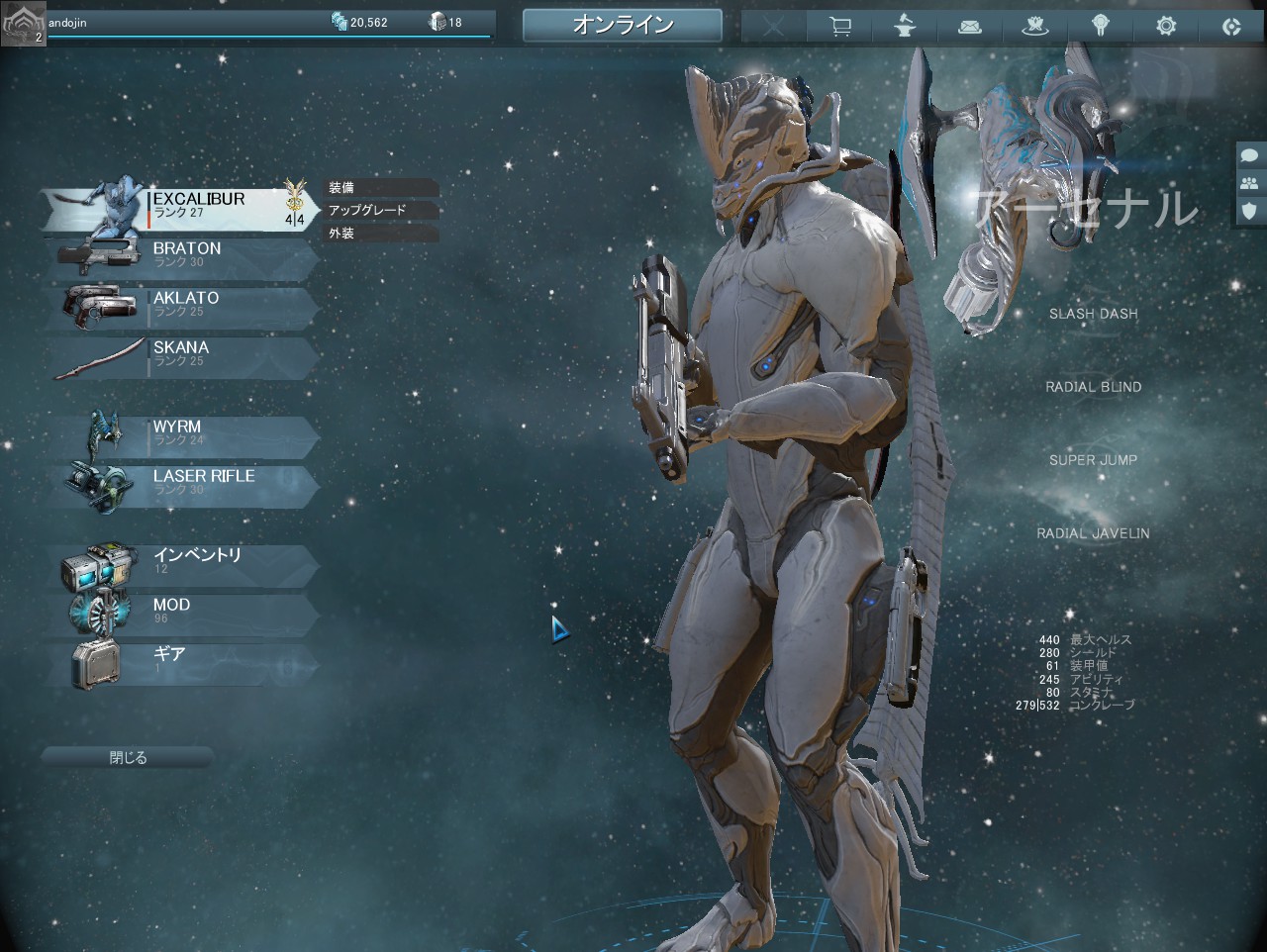This screenshot has height=952, width=1267.
Task: Choose the 装備 equip option
Action: [x=381, y=187]
